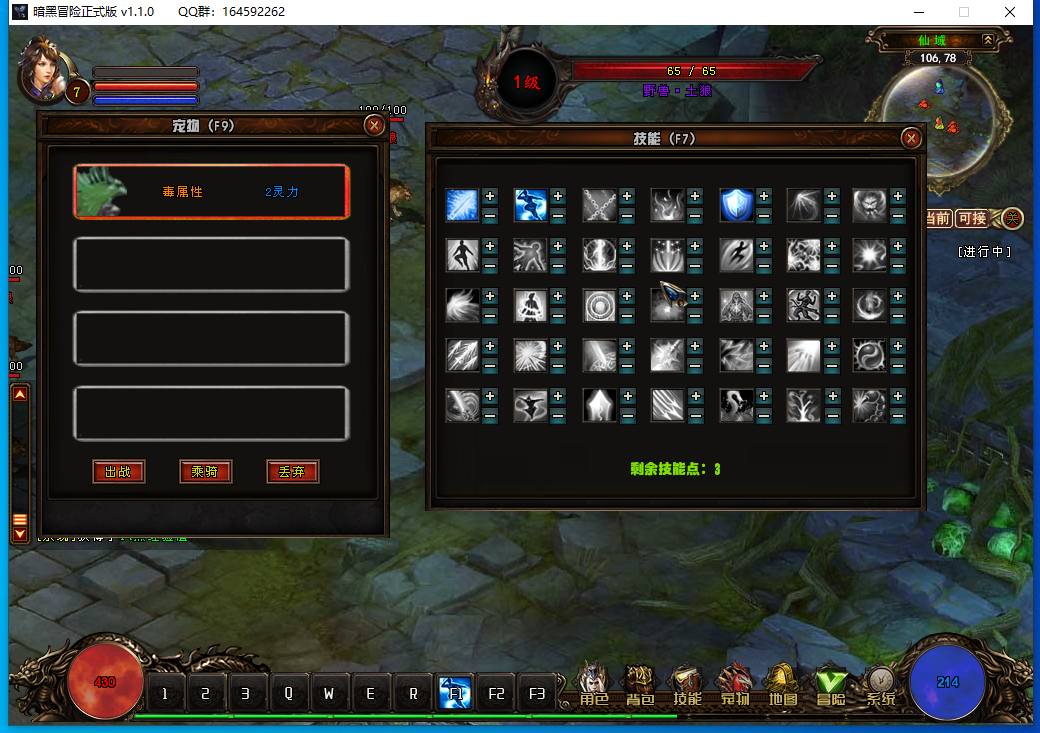Choose the blue sword slash skill icon

(x=462, y=205)
